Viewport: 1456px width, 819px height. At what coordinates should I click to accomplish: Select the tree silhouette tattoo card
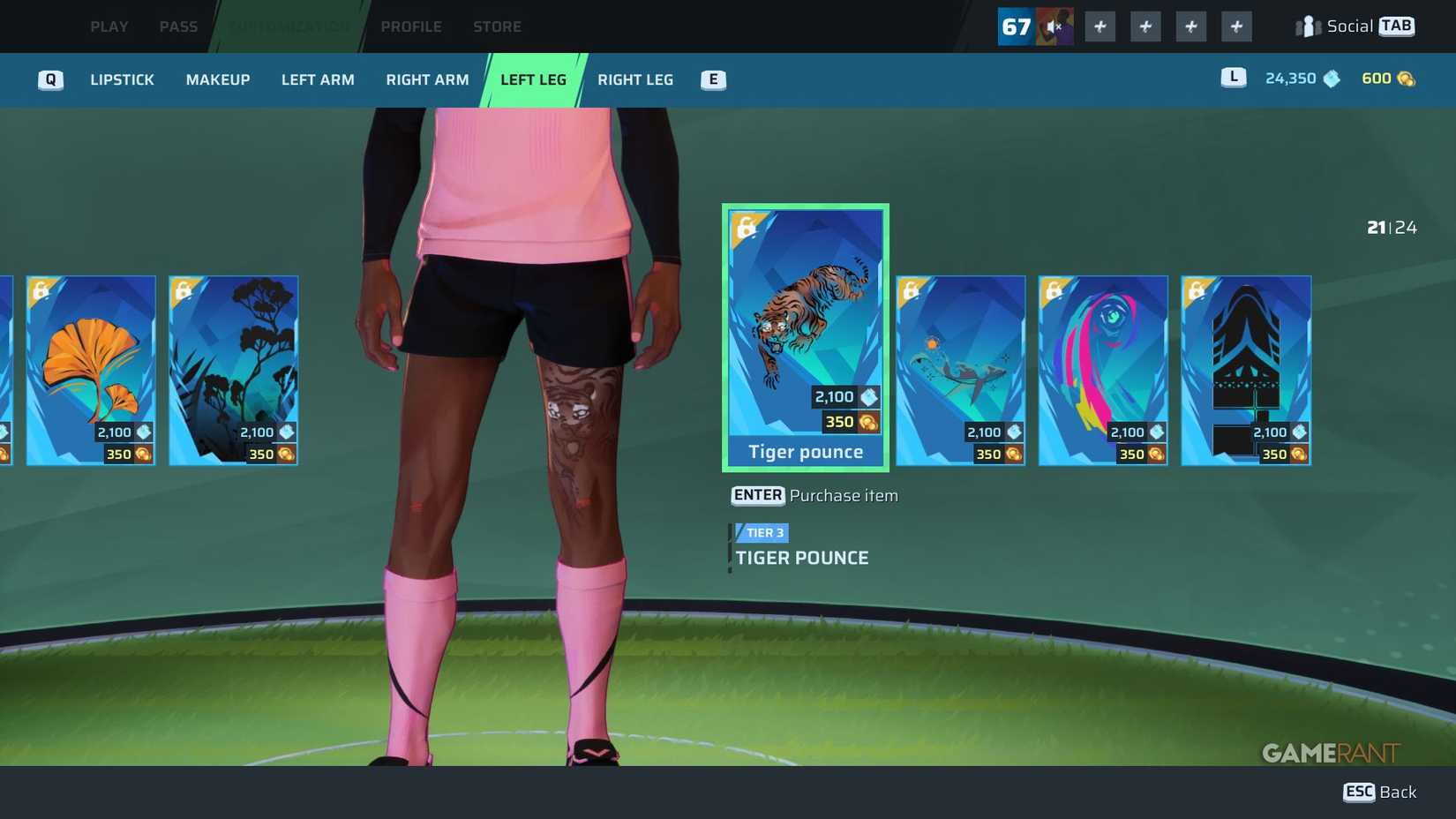(x=234, y=369)
